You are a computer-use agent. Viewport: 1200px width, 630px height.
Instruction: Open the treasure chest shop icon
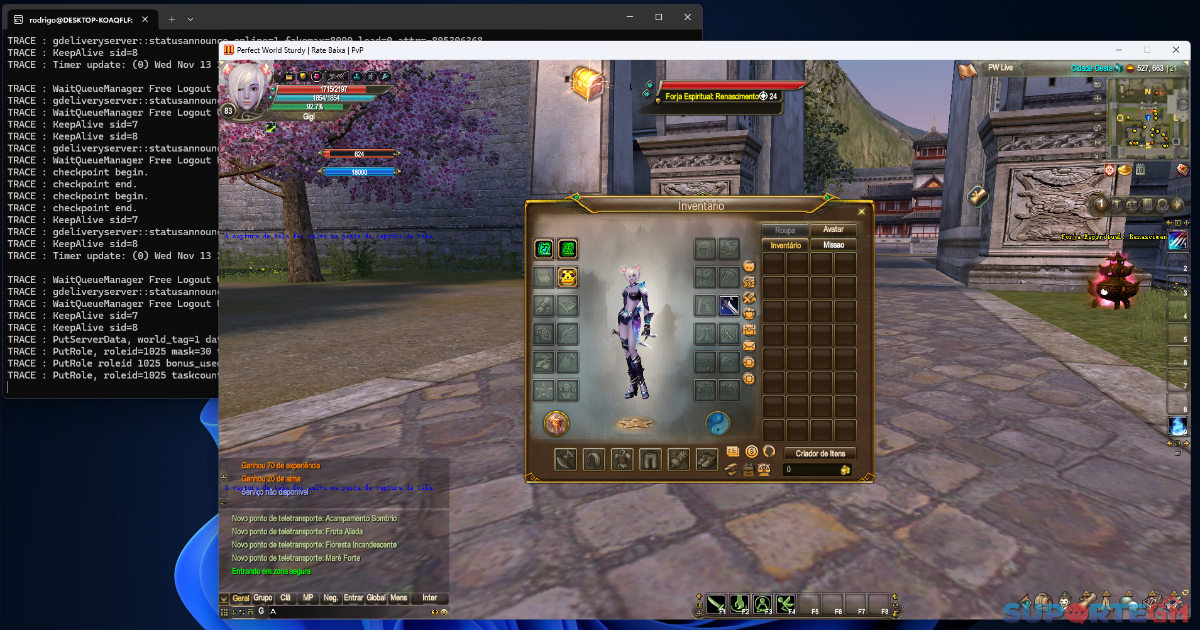click(x=587, y=84)
